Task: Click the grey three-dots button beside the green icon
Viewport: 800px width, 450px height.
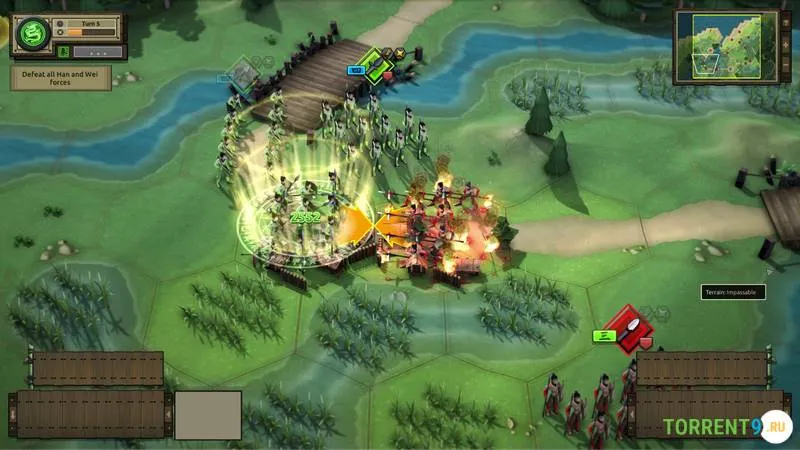Action: (98, 52)
